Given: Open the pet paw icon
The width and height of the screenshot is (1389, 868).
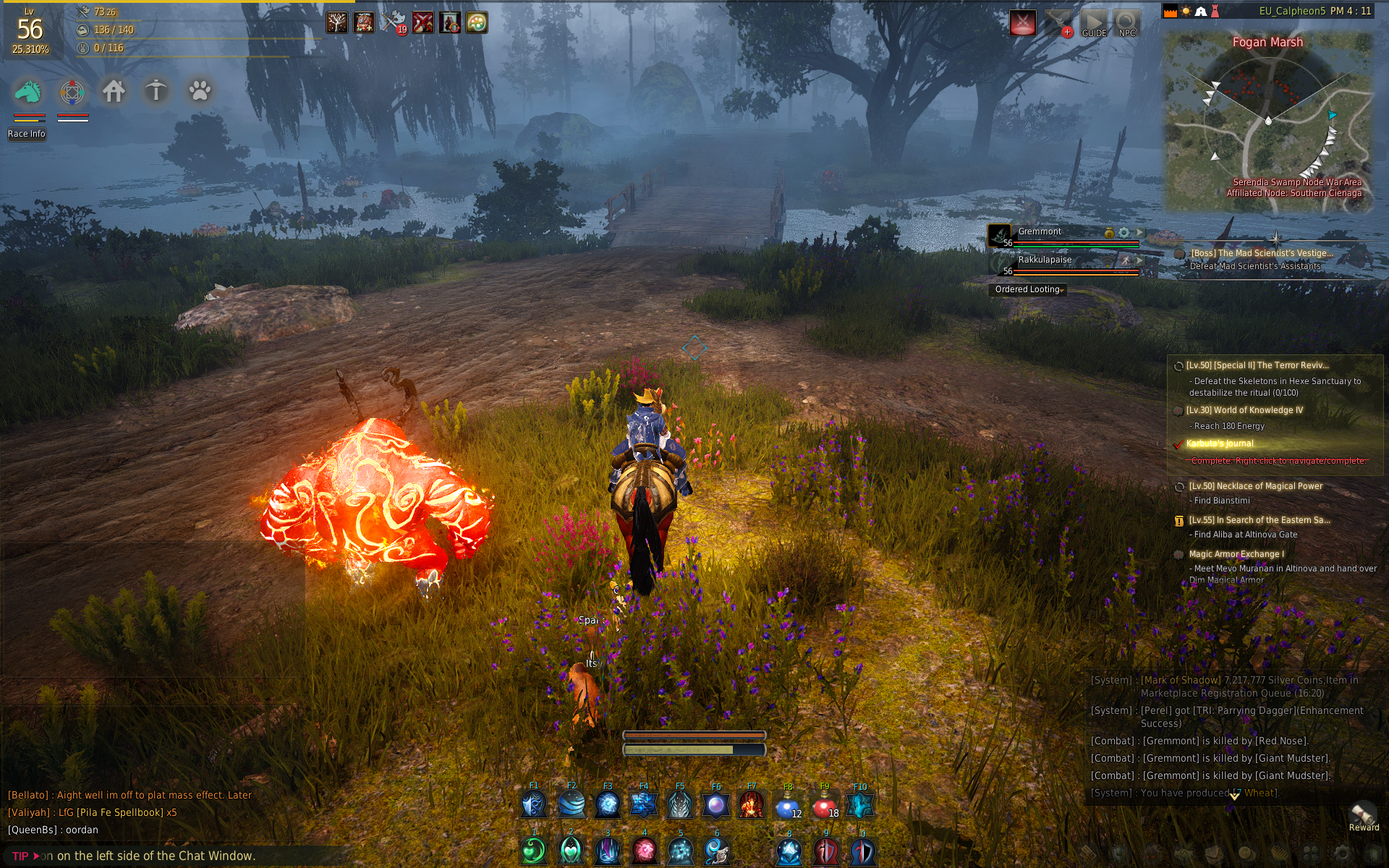Looking at the screenshot, I should tap(200, 92).
